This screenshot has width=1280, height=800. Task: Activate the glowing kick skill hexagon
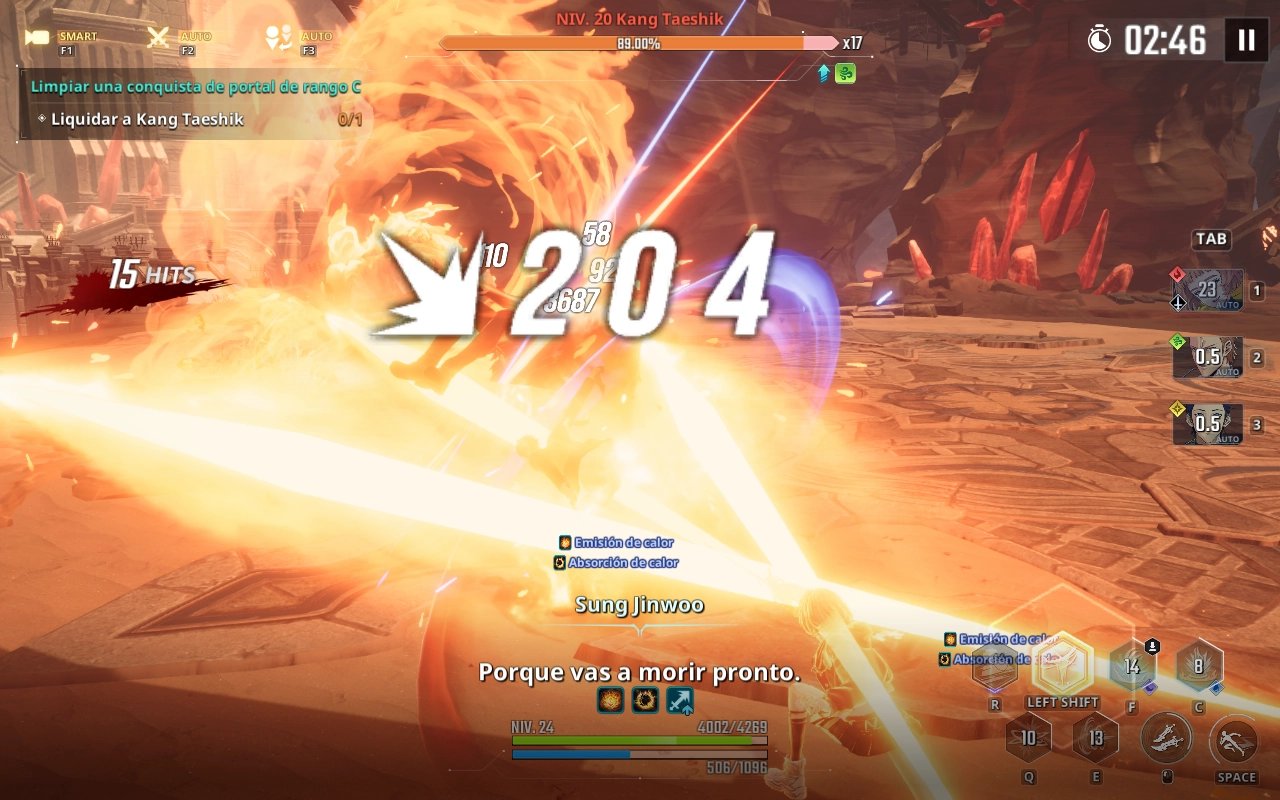pyautogui.click(x=1062, y=662)
